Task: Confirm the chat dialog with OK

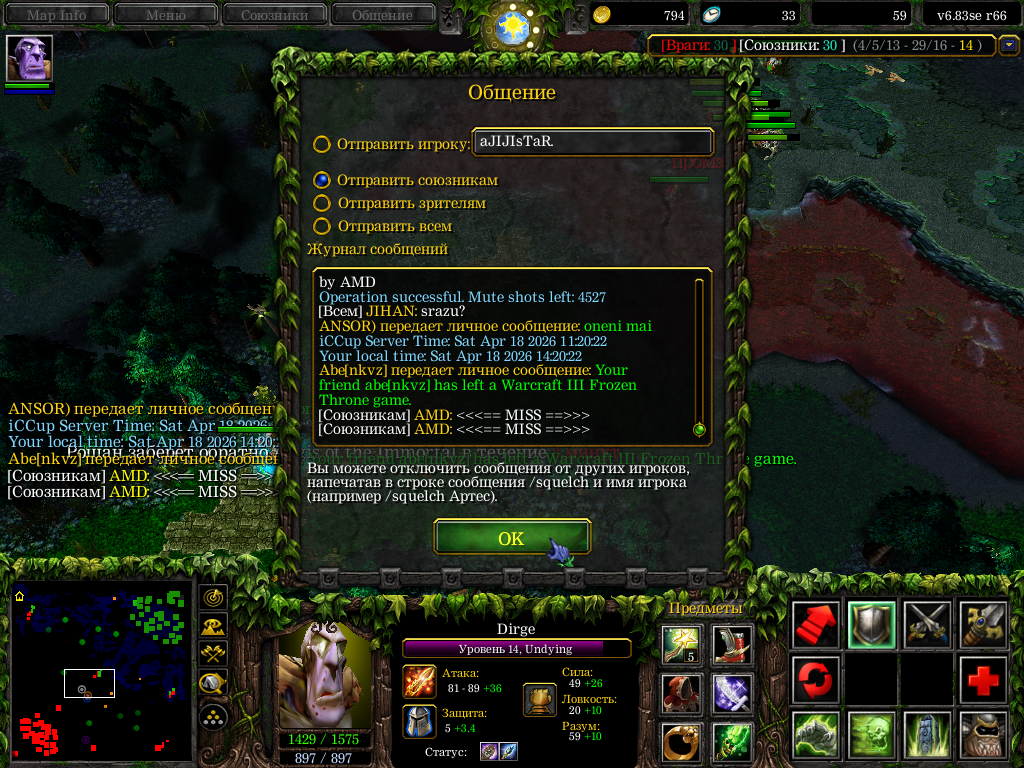Action: click(x=511, y=538)
